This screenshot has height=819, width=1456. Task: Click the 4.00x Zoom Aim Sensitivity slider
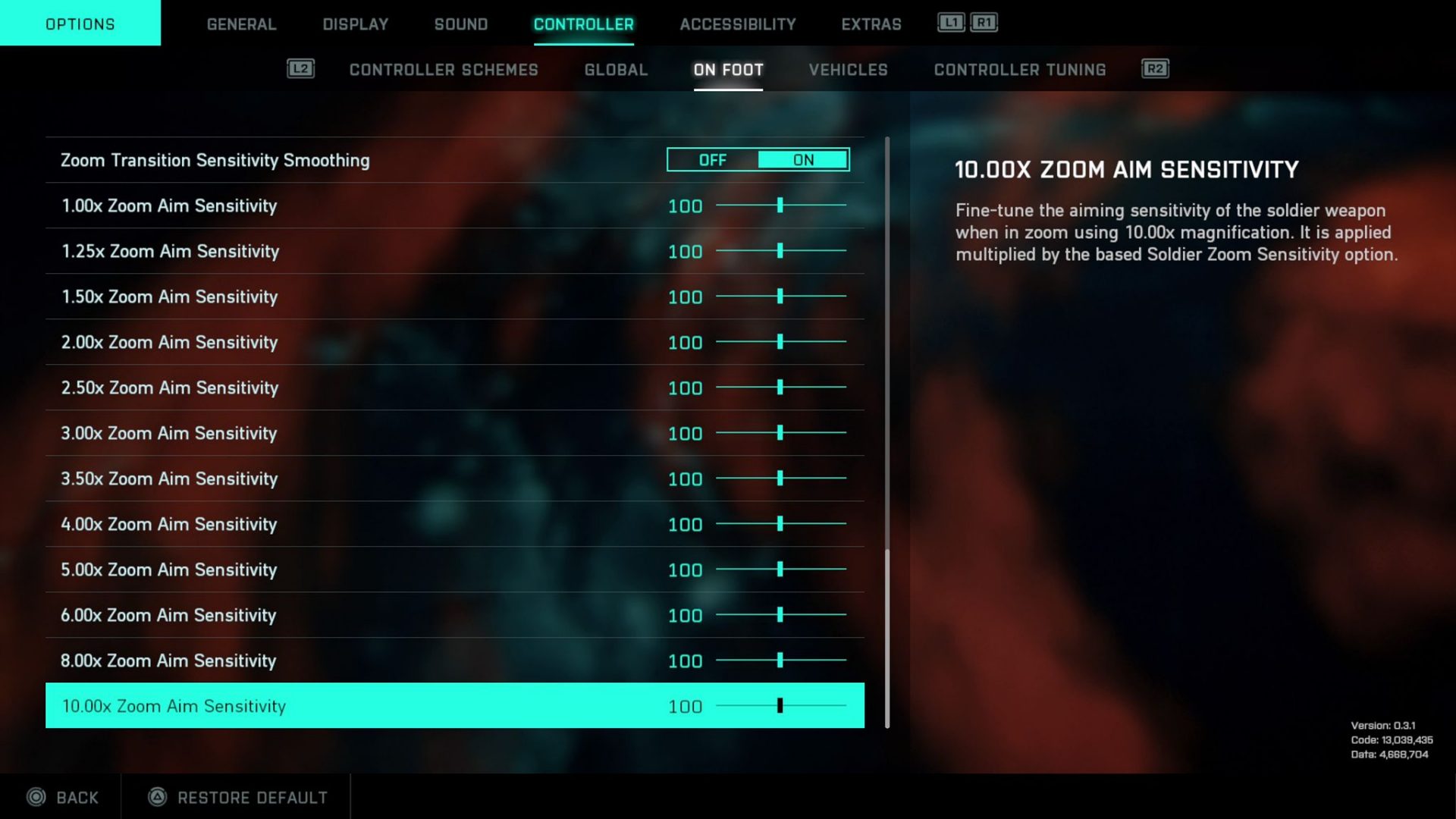780,524
